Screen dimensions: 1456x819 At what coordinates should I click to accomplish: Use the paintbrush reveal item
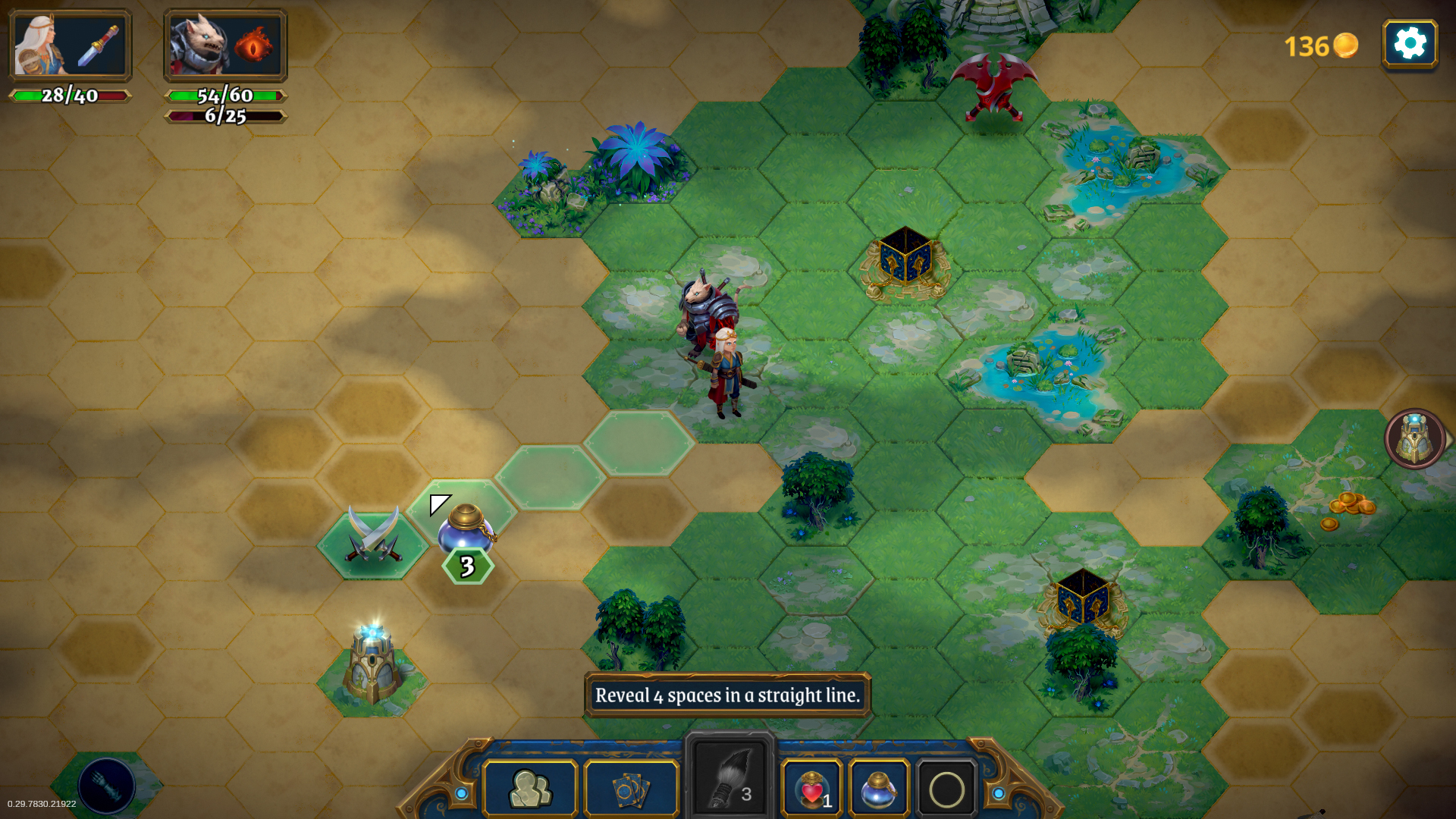pyautogui.click(x=730, y=781)
